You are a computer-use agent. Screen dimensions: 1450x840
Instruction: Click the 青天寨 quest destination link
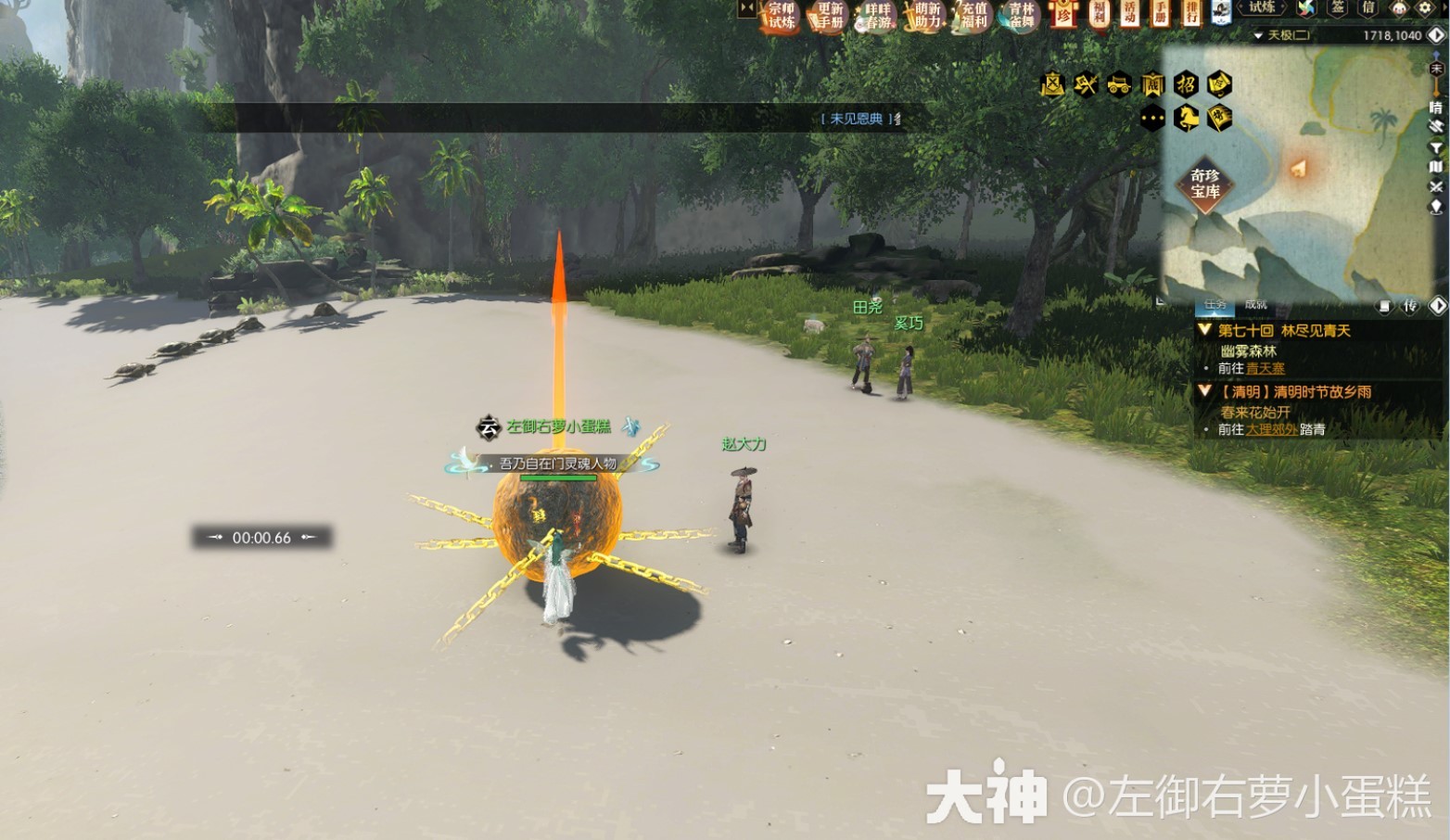pos(1265,368)
